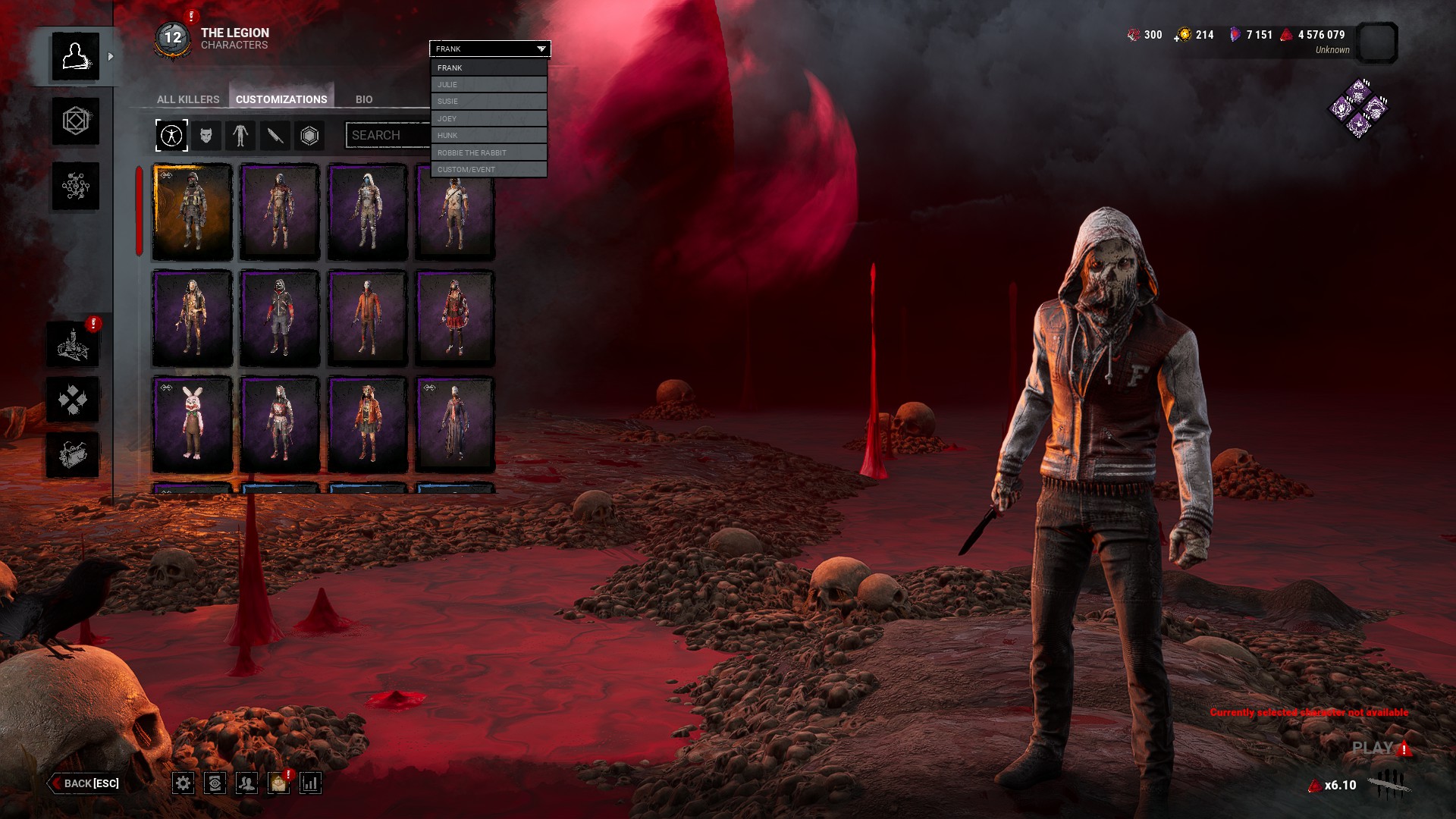This screenshot has width=1456, height=819.
Task: Open the settings gear icon
Action: tap(183, 783)
